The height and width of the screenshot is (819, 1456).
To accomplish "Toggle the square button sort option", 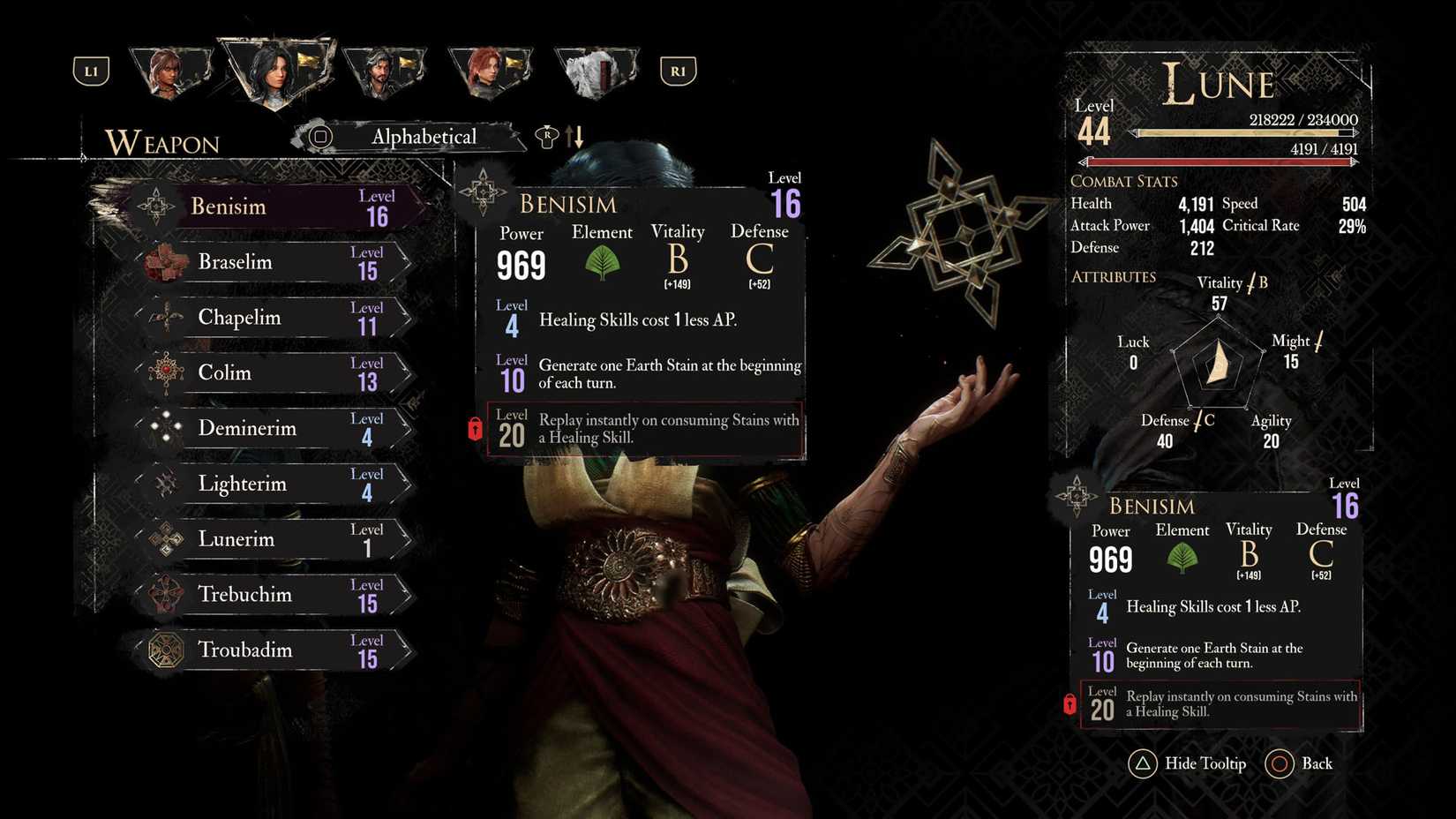I will pyautogui.click(x=319, y=137).
